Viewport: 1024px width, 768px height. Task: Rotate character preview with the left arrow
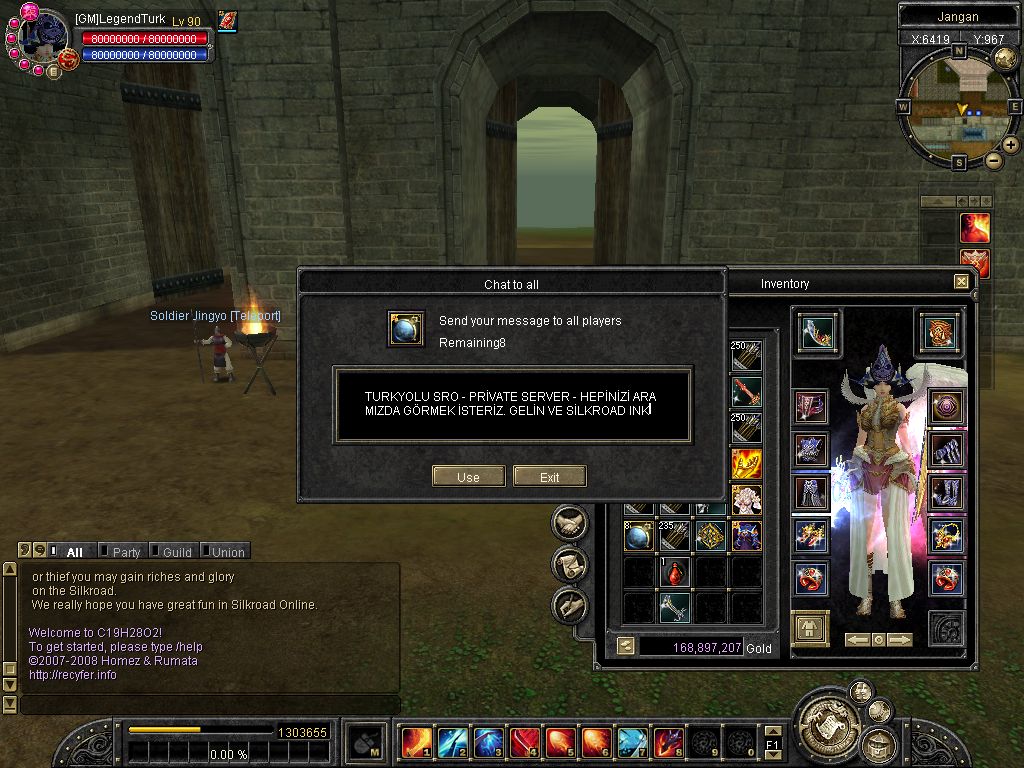[x=857, y=640]
